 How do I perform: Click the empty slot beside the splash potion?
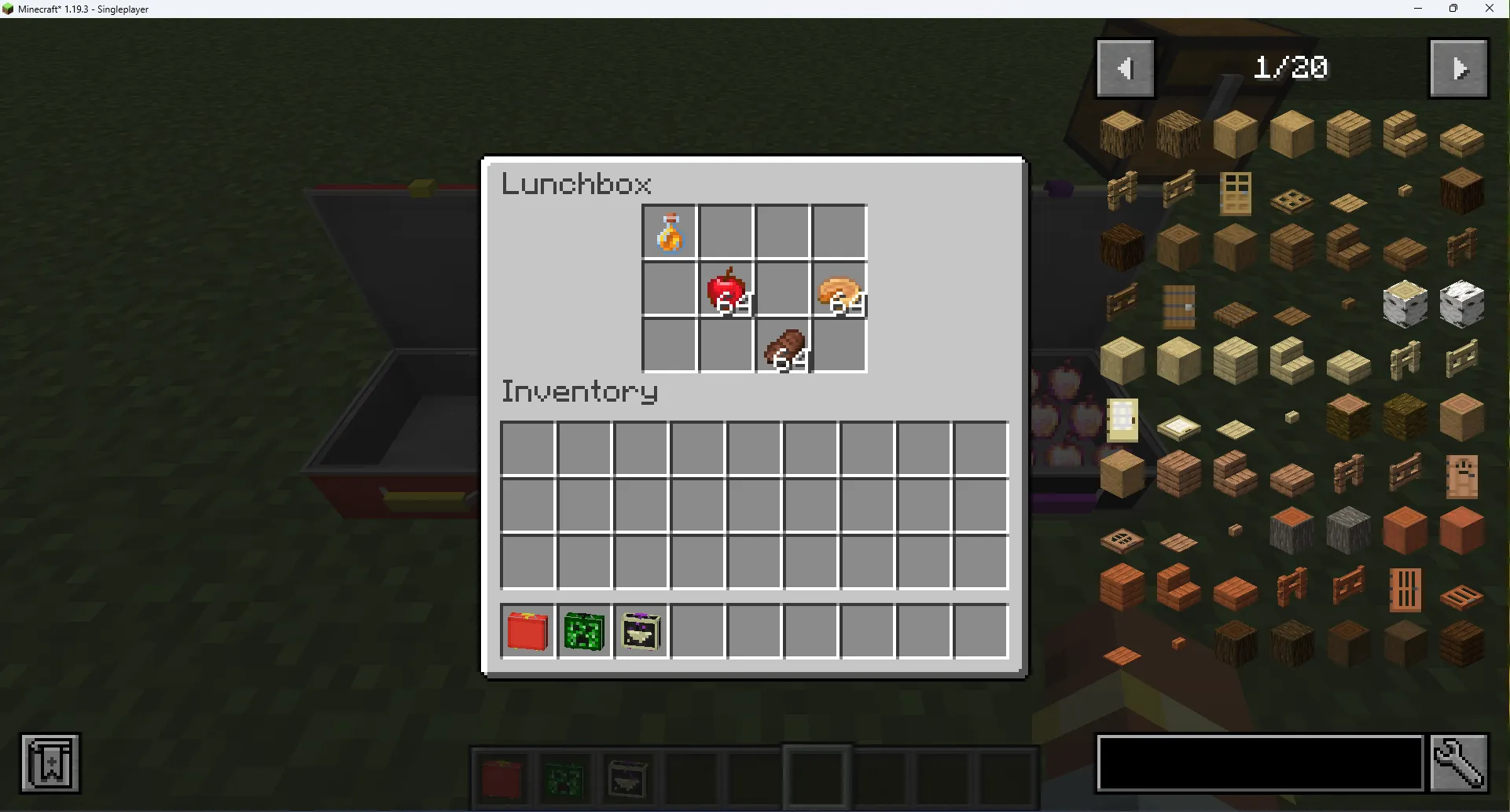pyautogui.click(x=726, y=231)
